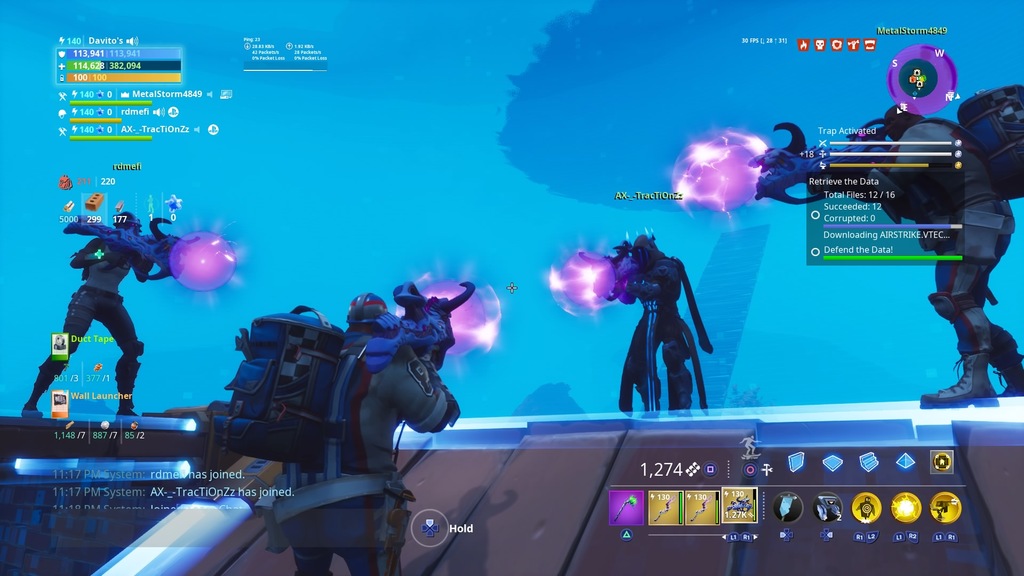Select the highlighted weapon slot showing 1.27K ammo
Image resolution: width=1024 pixels, height=576 pixels.
point(738,507)
